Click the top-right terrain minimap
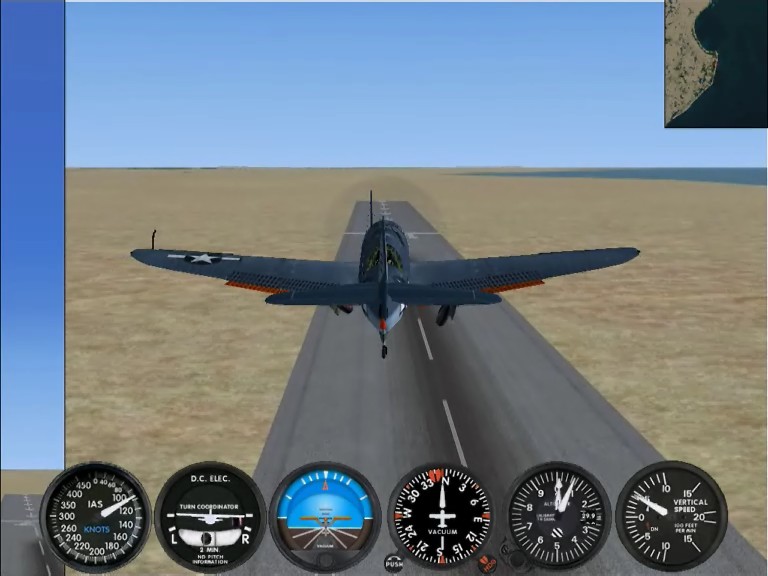This screenshot has height=576, width=768. 716,63
